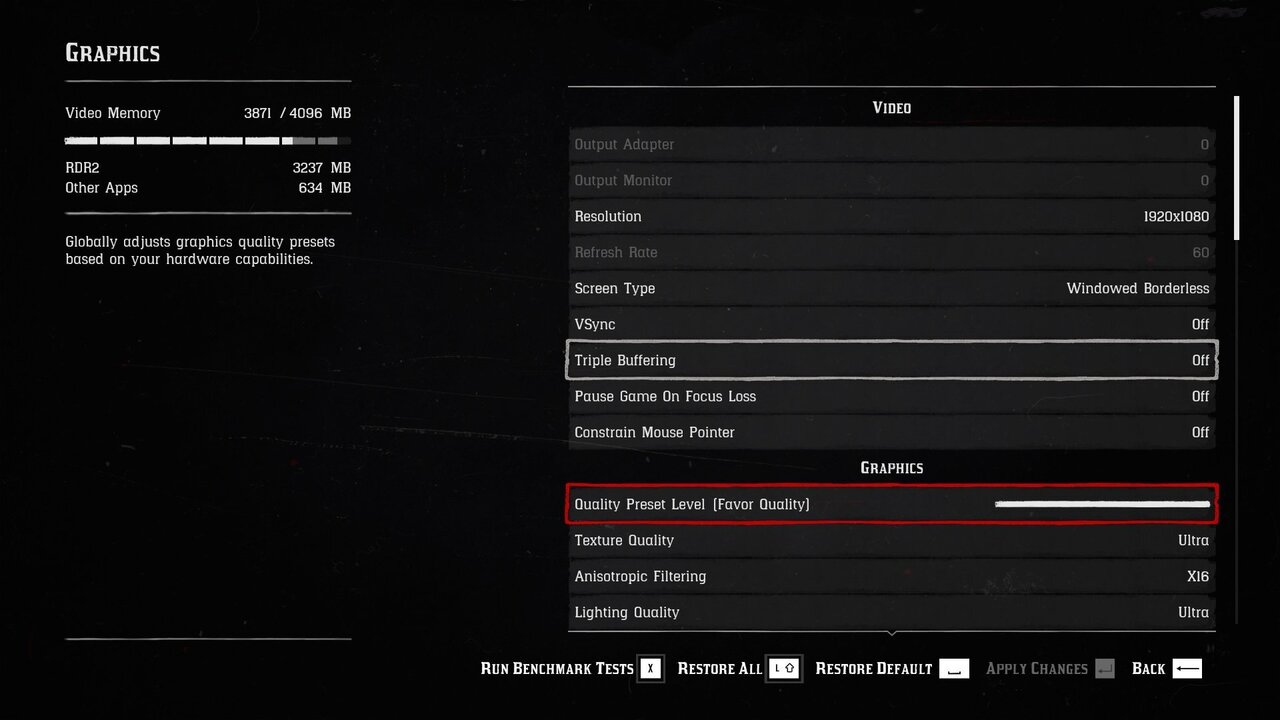The height and width of the screenshot is (720, 1280).
Task: Open the Resolution selector
Action: click(891, 216)
